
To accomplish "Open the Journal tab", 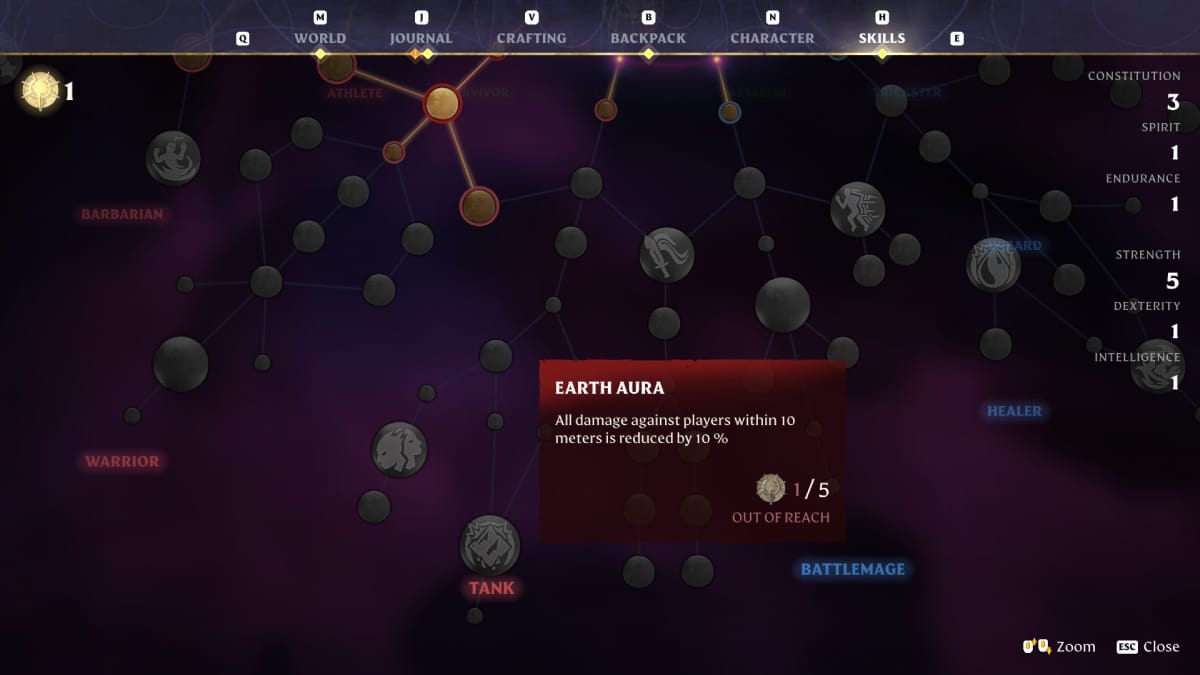I will pyautogui.click(x=421, y=38).
